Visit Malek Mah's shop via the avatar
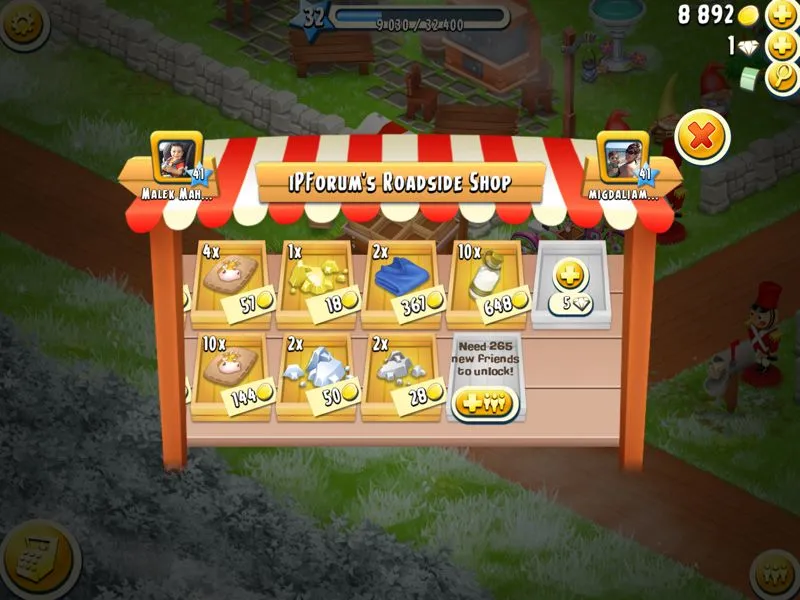The image size is (800, 600). [x=177, y=157]
